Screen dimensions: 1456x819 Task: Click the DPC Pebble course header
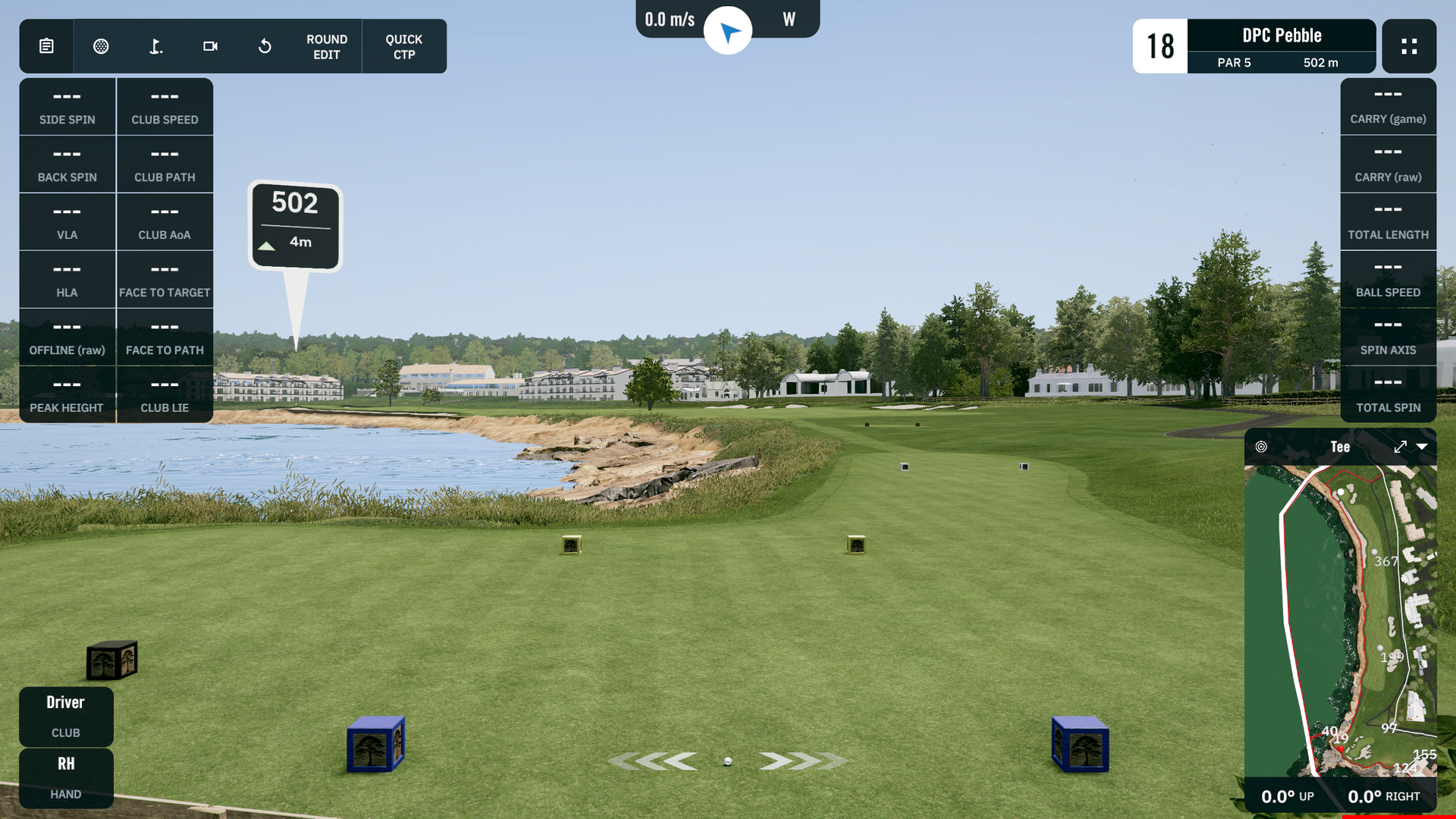tap(1281, 35)
